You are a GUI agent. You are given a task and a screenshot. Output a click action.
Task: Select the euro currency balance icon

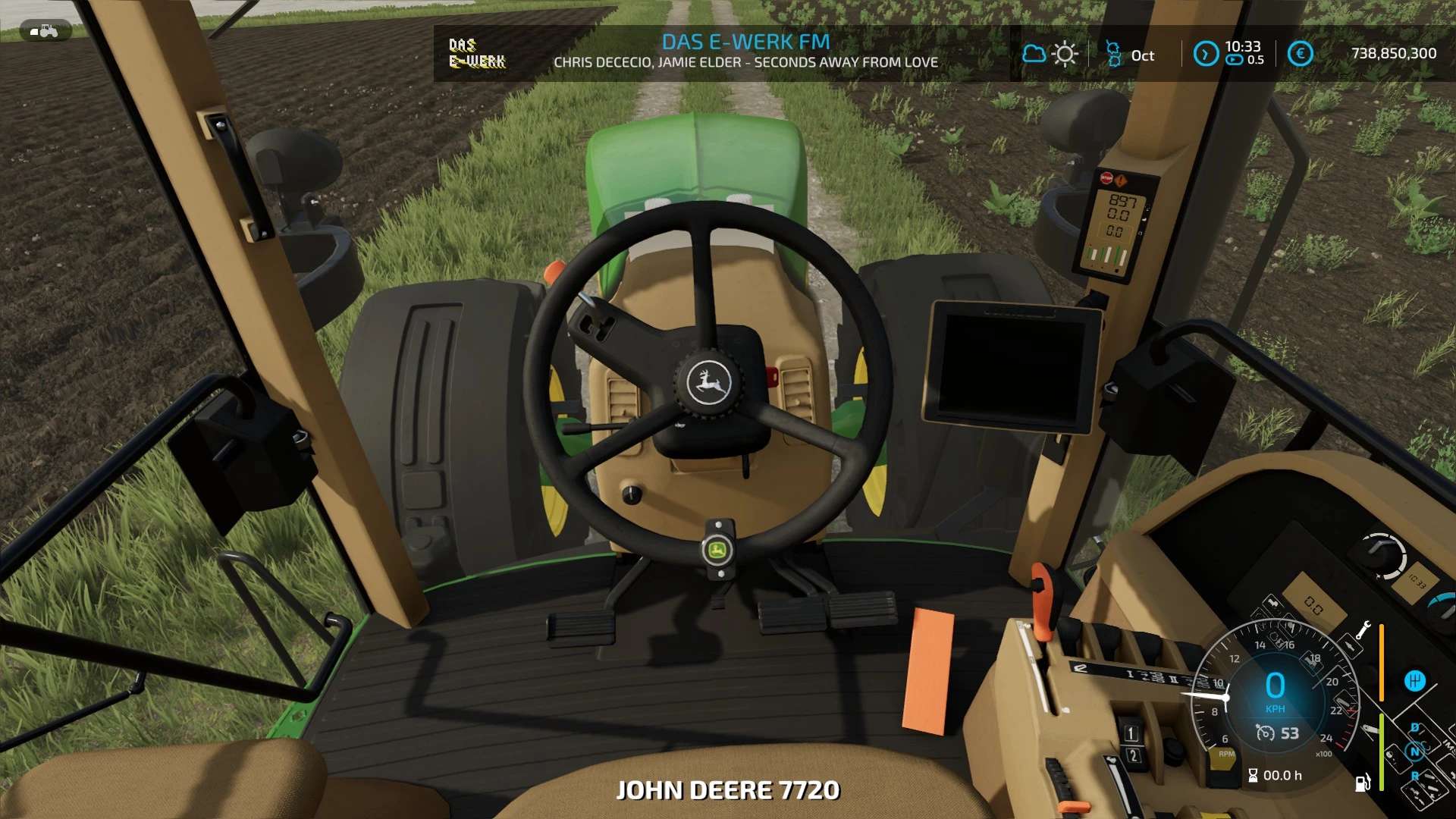tap(1300, 54)
